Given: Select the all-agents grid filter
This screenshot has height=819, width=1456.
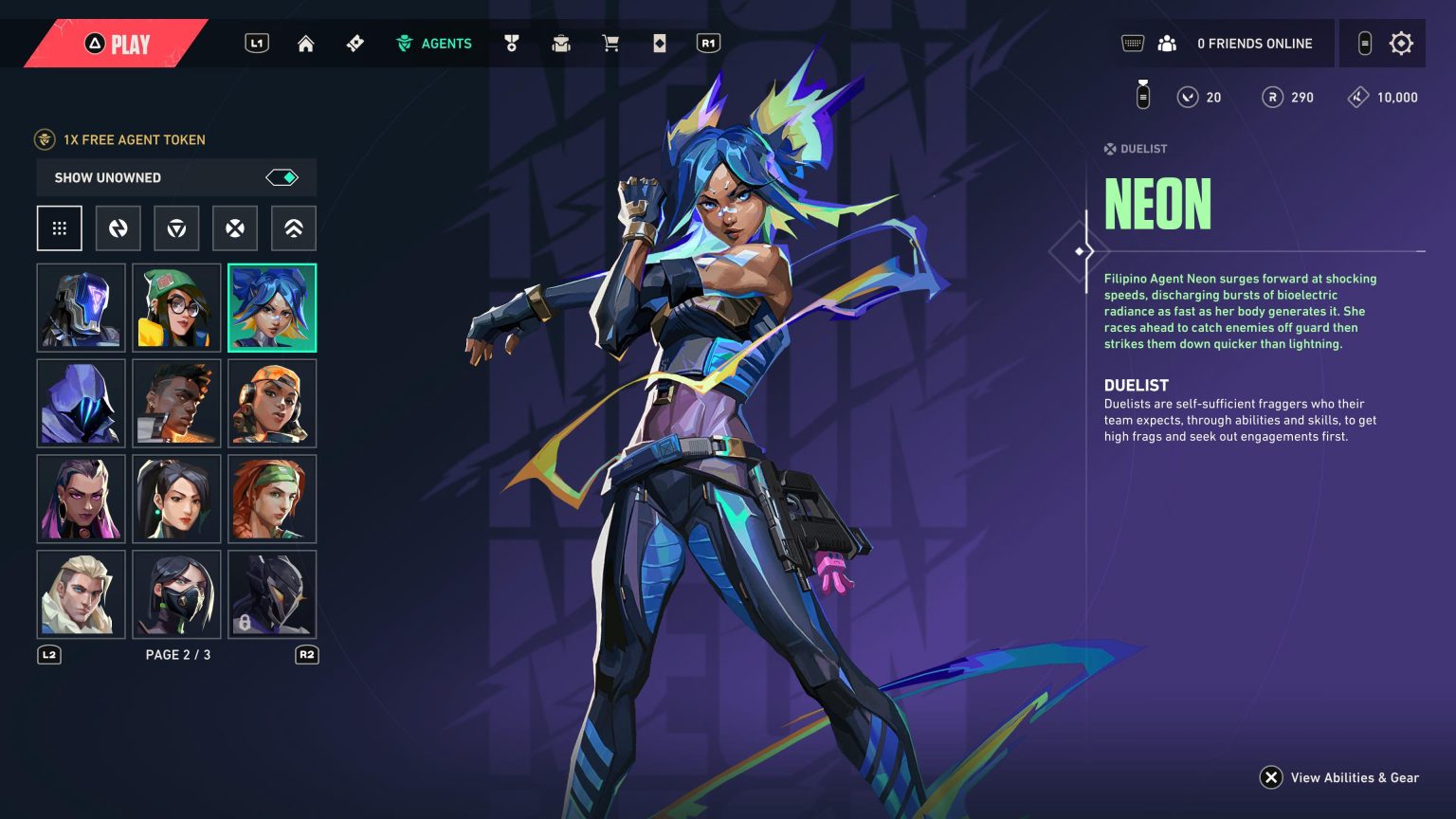Looking at the screenshot, I should [60, 228].
